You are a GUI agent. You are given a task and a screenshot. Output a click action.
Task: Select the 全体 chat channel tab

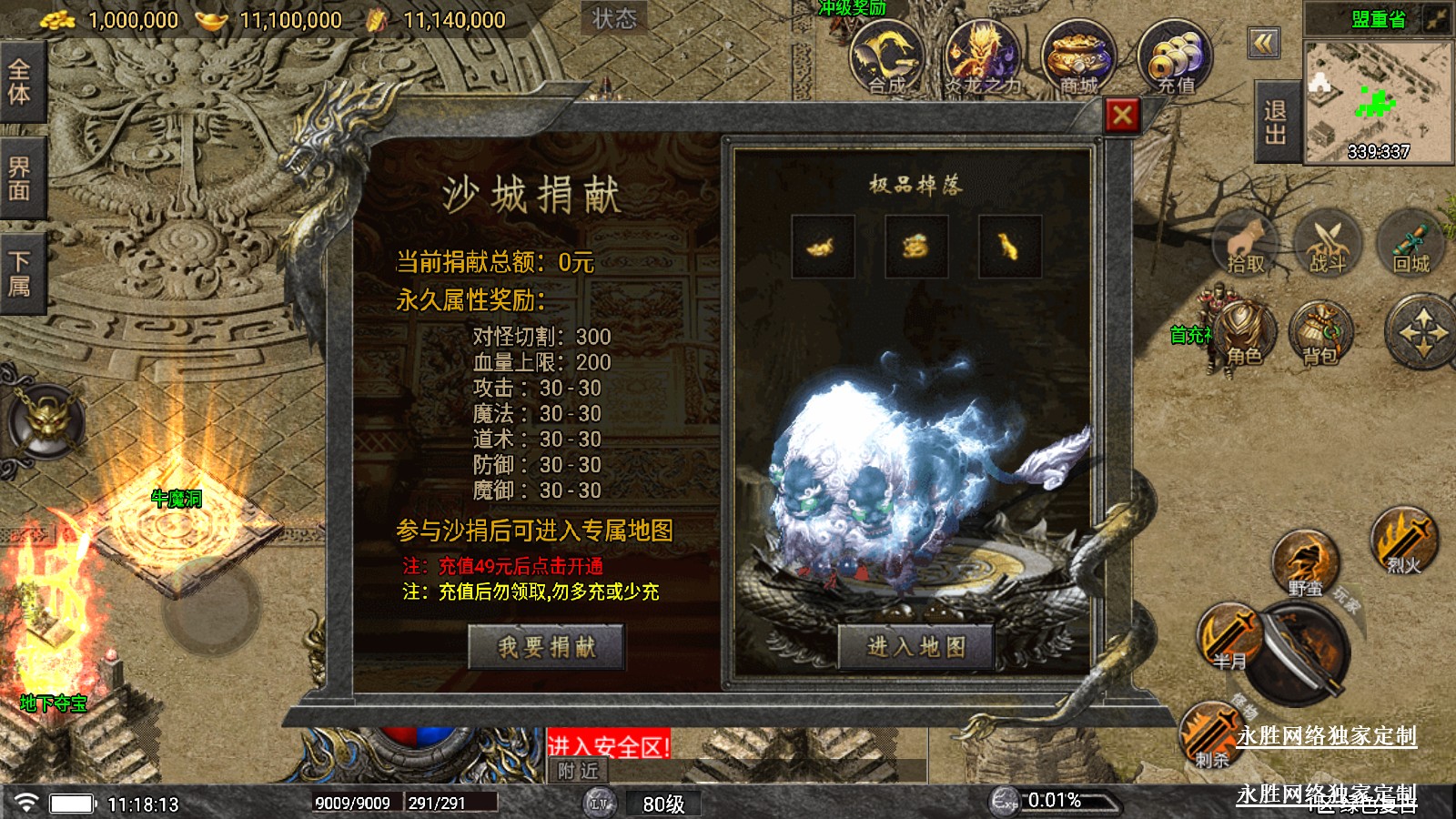(x=20, y=82)
